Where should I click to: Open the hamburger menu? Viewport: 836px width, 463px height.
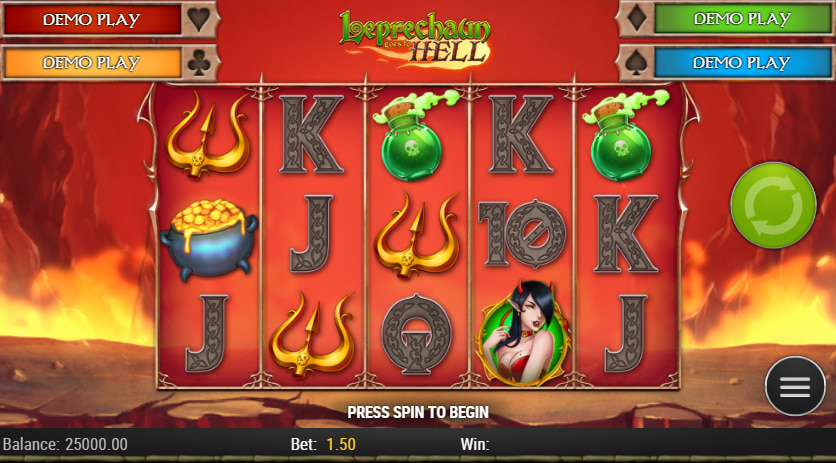pos(795,385)
